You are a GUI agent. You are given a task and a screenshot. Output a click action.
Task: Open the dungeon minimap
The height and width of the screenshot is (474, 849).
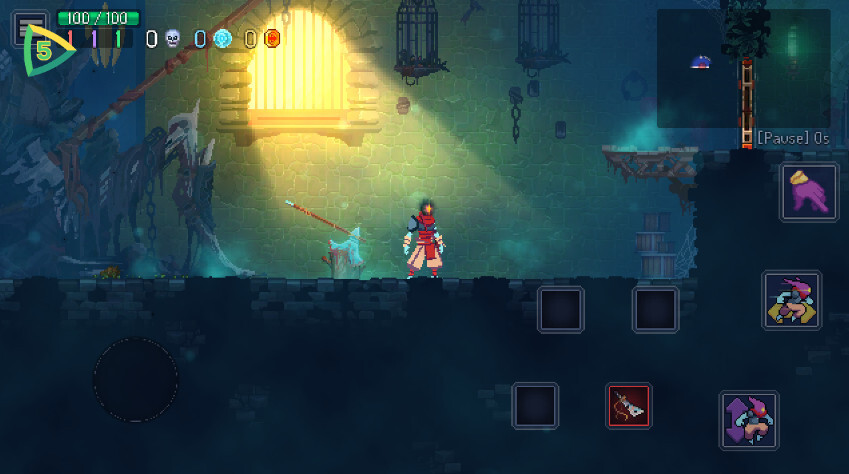[743, 68]
